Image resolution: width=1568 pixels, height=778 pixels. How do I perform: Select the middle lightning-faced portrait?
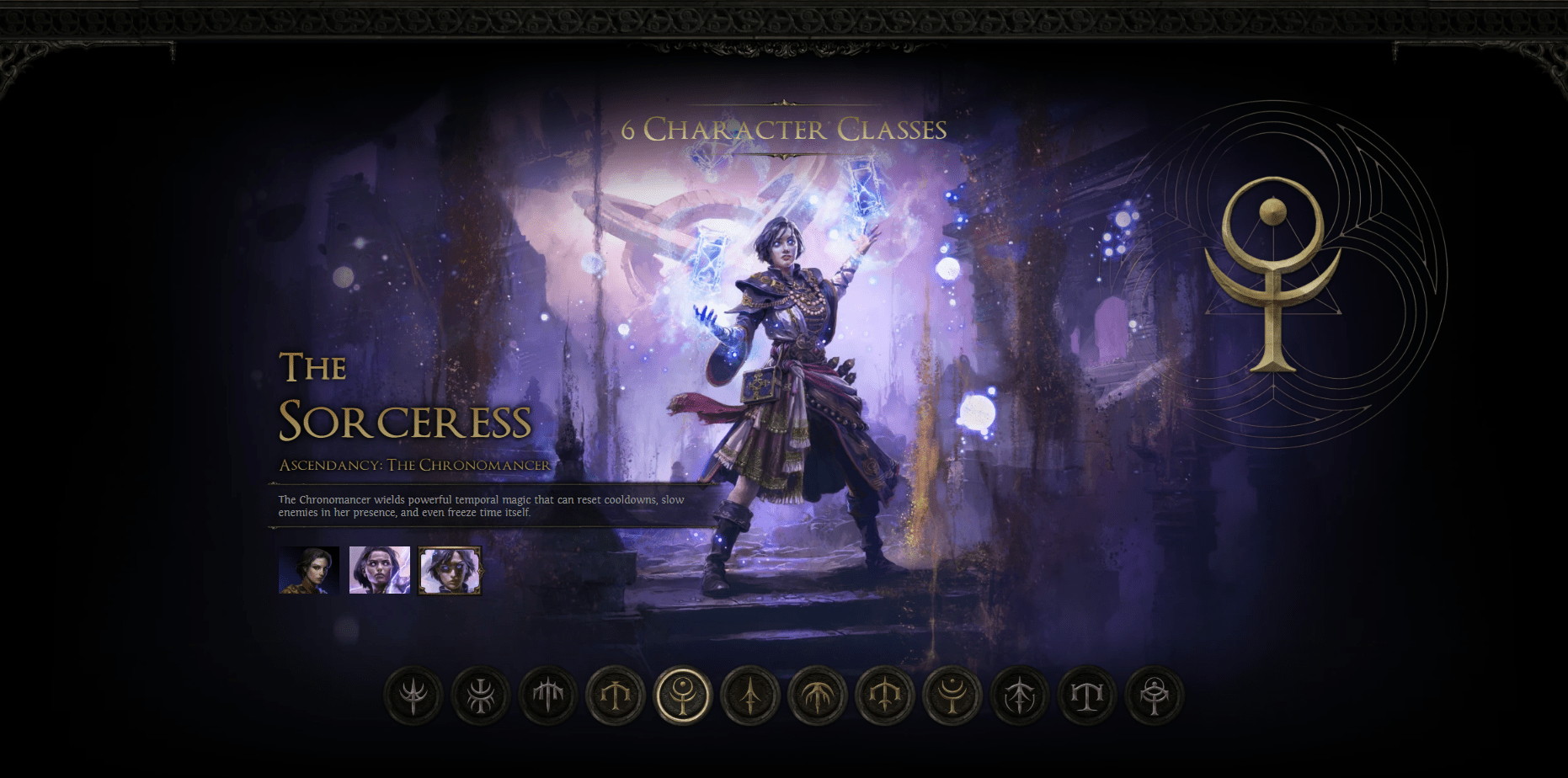378,569
